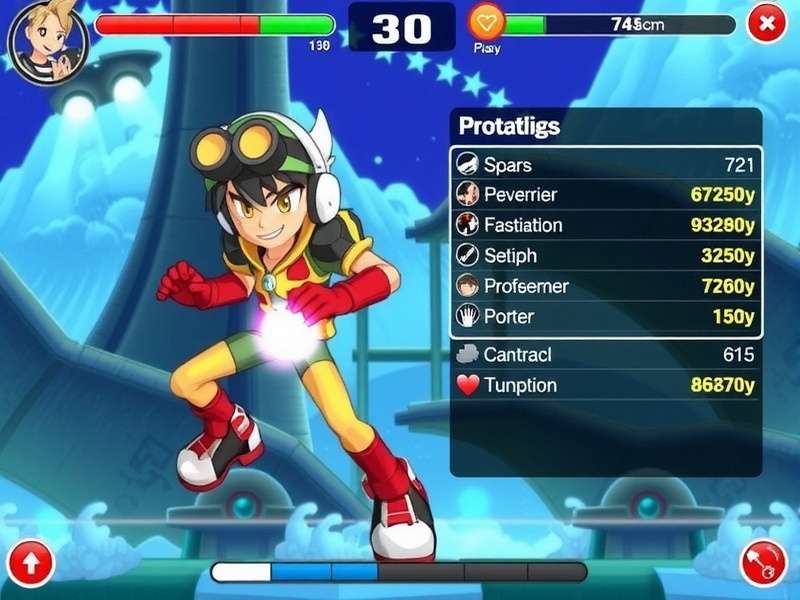Select the Tunption heart entry

(x=605, y=385)
